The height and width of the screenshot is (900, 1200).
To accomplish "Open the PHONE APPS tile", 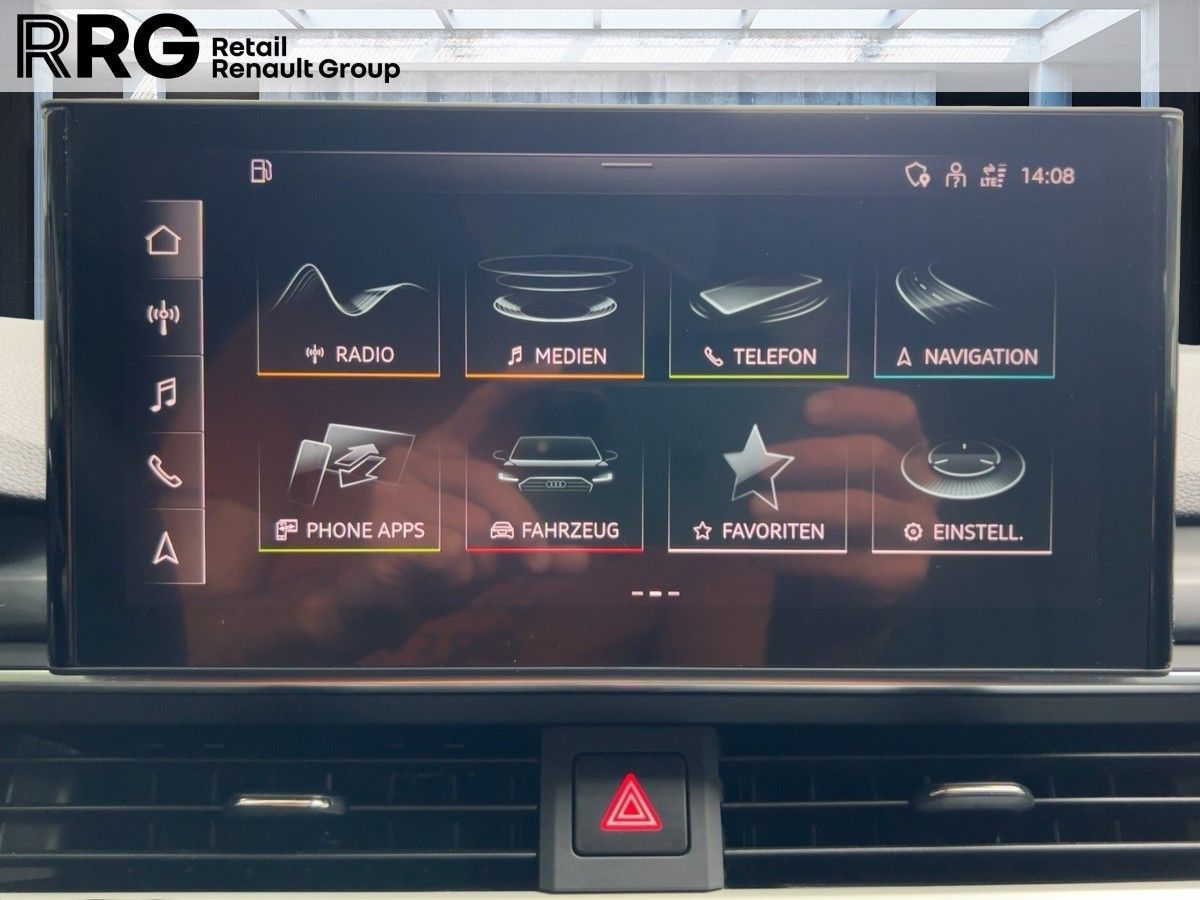I will coord(349,492).
